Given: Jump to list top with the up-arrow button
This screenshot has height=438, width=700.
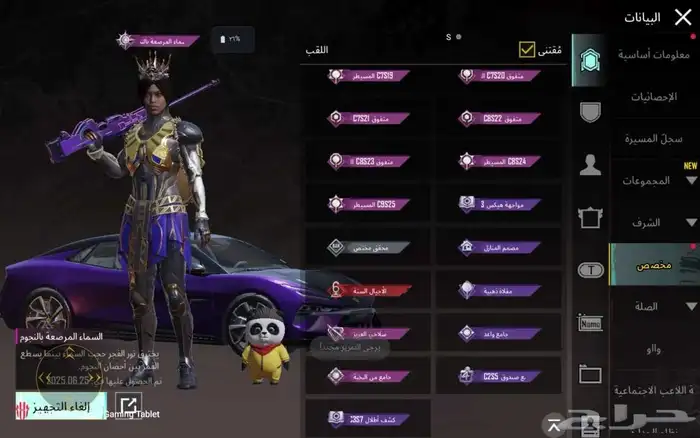Looking at the screenshot, I should pos(554,422).
